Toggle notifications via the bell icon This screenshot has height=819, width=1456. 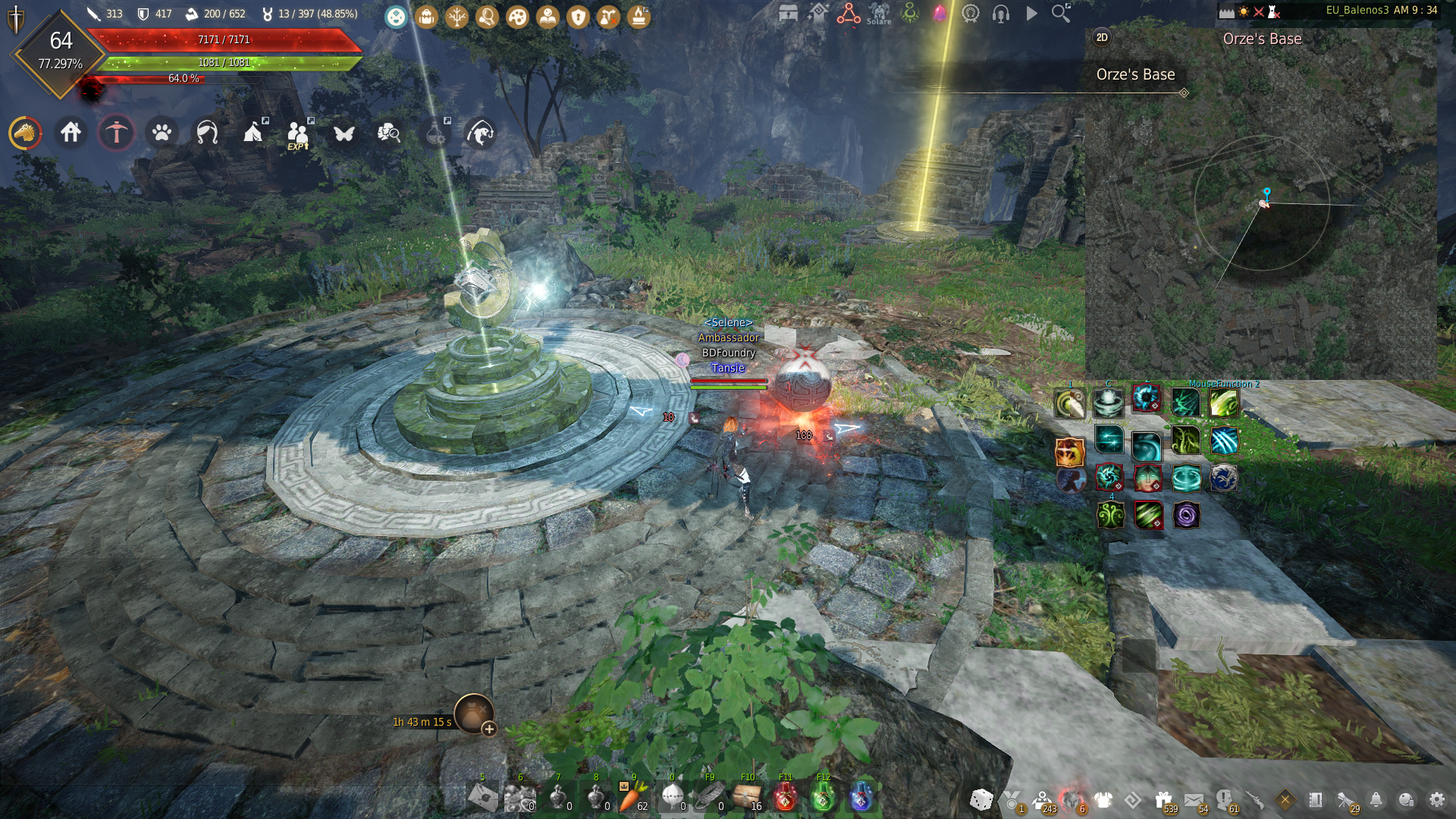pos(1376,799)
